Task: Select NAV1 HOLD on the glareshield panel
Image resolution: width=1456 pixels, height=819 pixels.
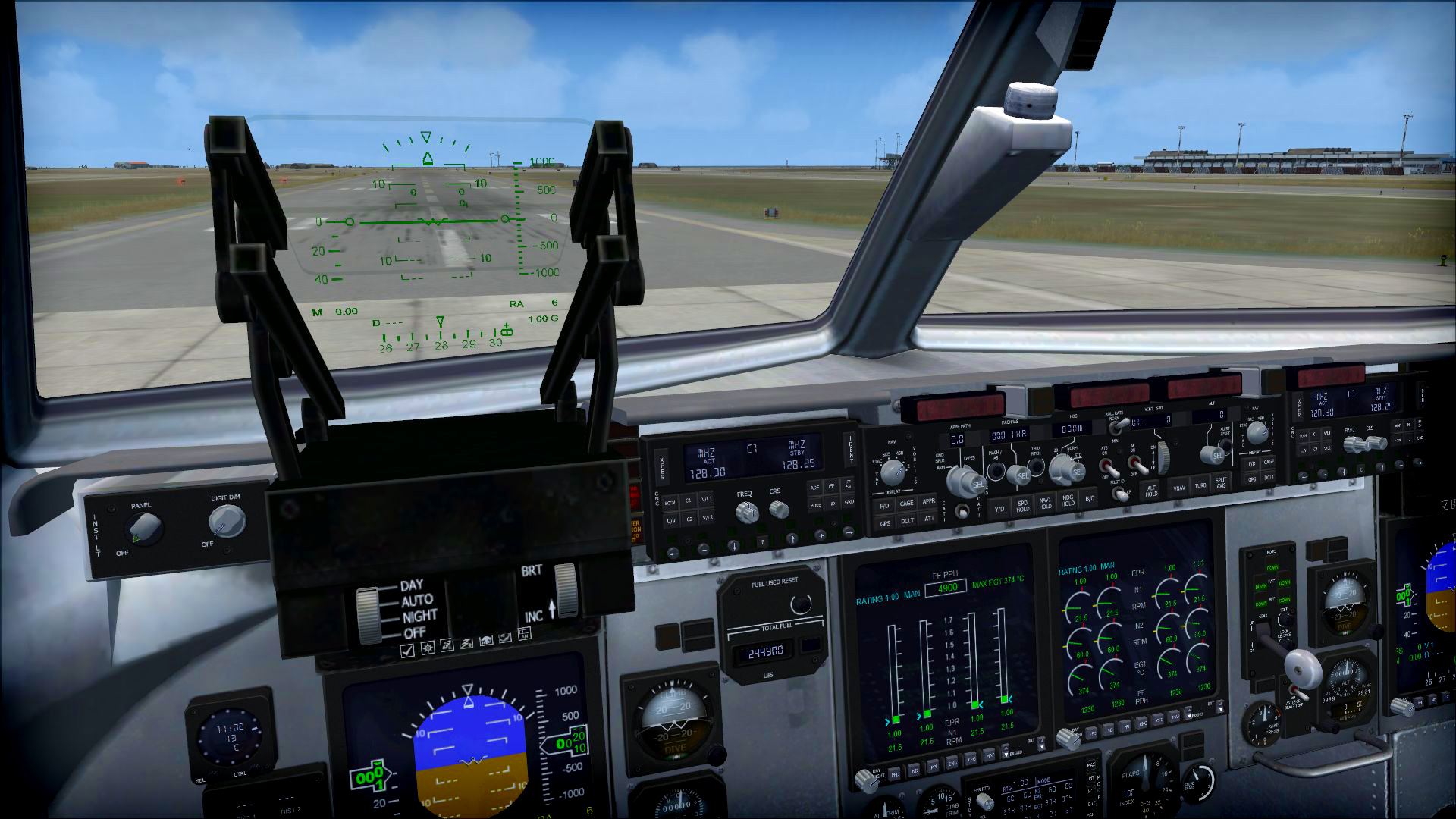Action: click(x=1046, y=504)
